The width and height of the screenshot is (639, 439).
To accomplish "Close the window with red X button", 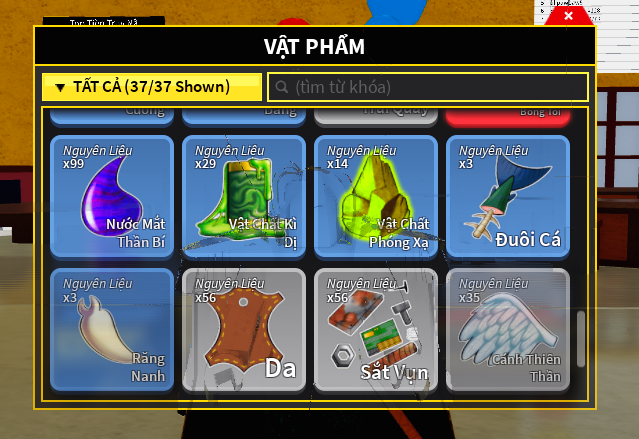I will click(x=569, y=15).
